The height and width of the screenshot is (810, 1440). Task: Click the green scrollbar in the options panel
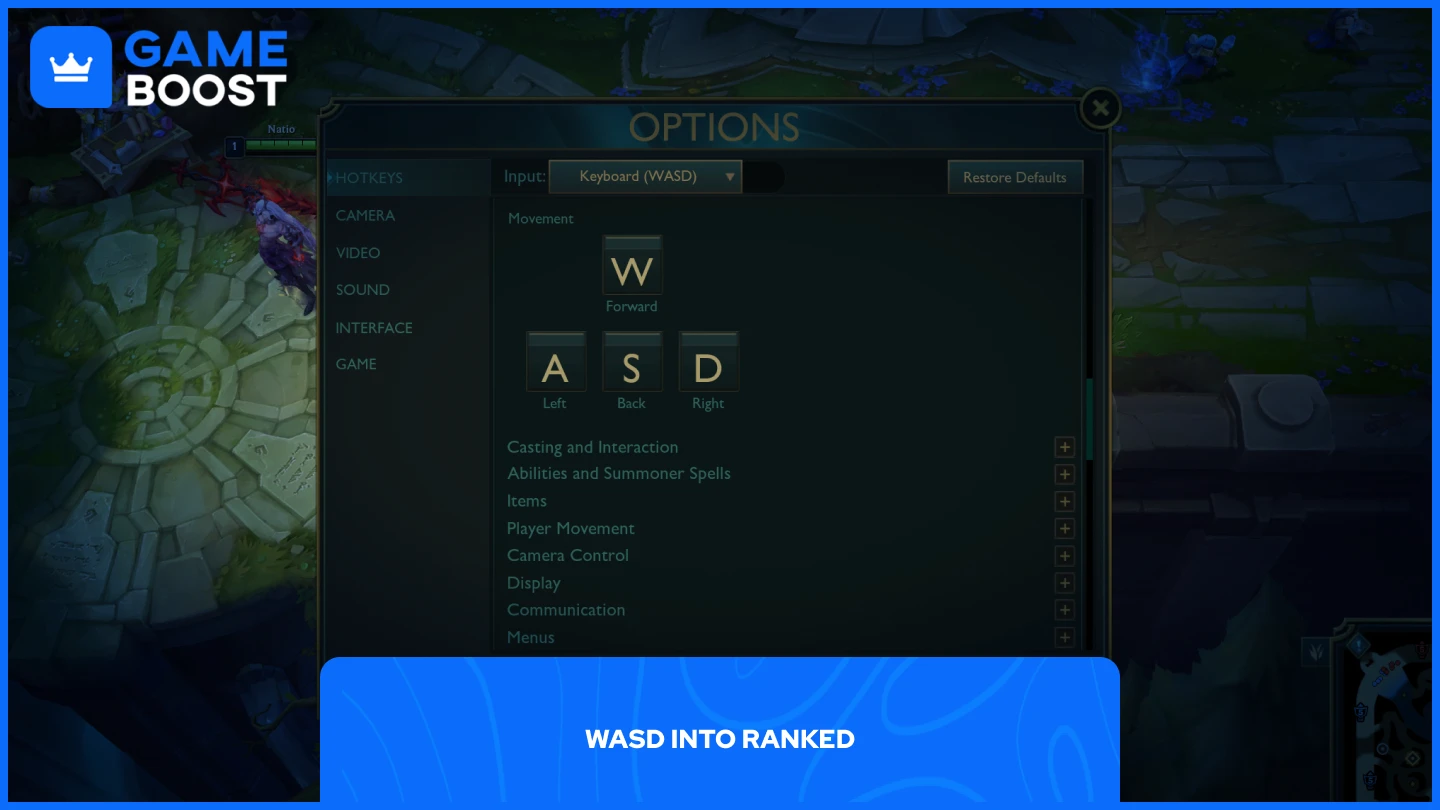pos(1090,420)
